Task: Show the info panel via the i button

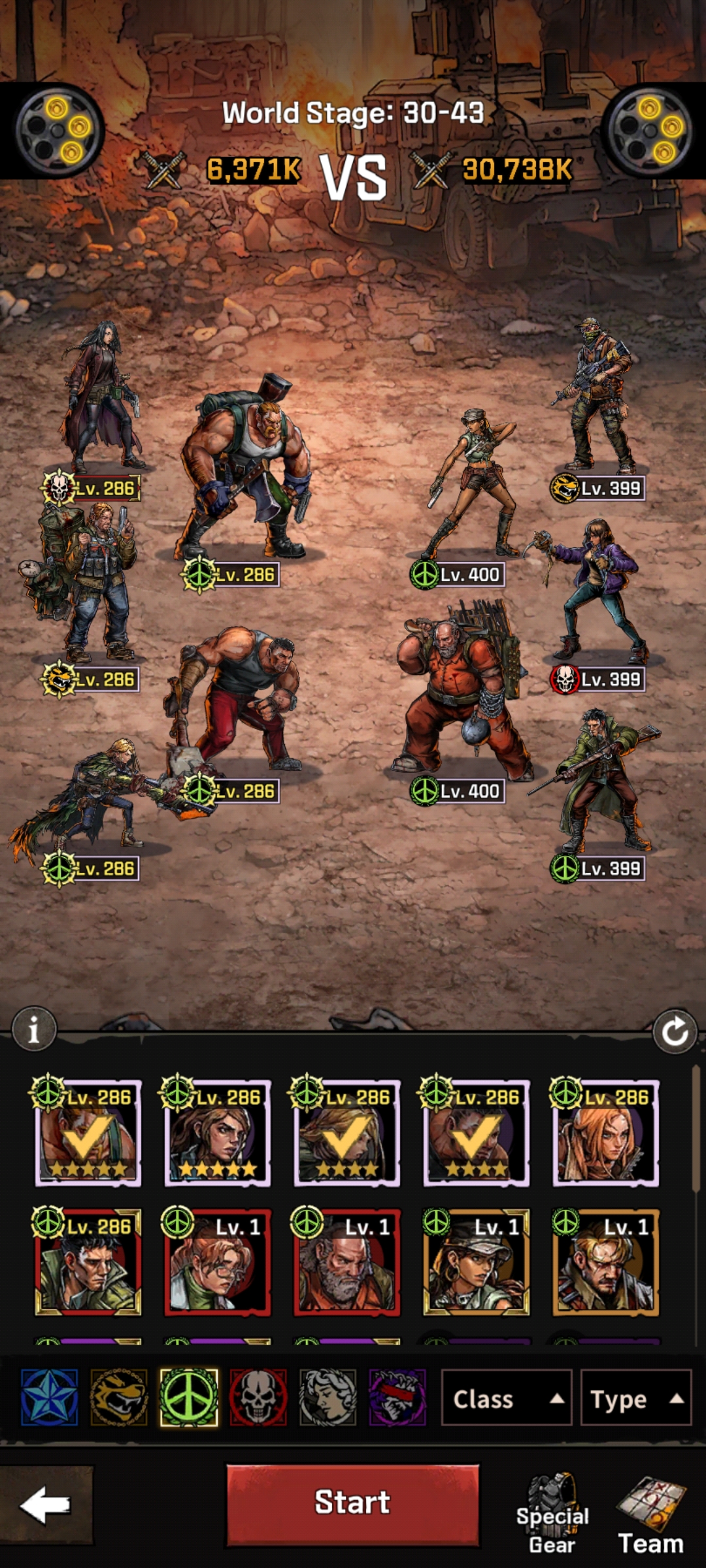Action: tap(34, 1030)
